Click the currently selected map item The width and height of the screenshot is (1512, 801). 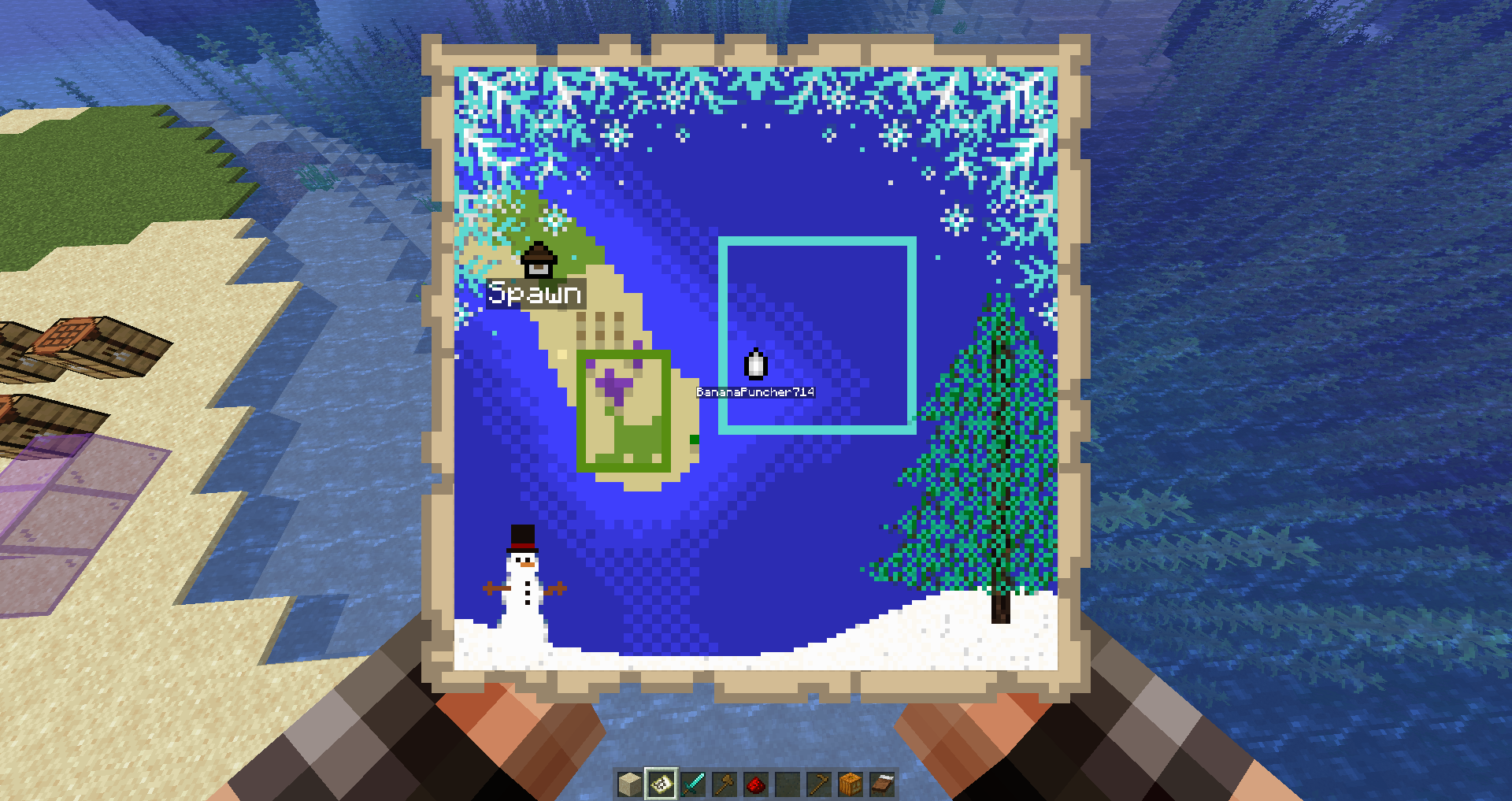click(x=661, y=784)
